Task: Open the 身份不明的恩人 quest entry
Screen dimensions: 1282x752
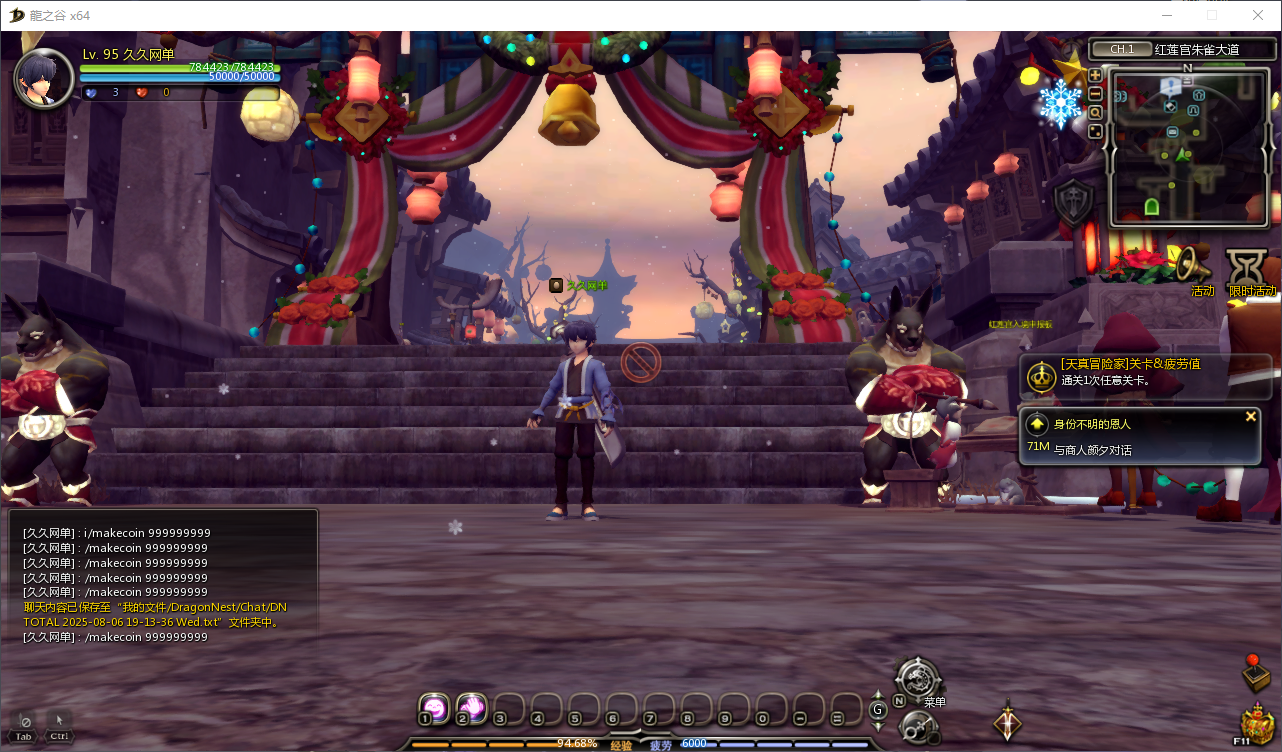Action: coord(1130,436)
